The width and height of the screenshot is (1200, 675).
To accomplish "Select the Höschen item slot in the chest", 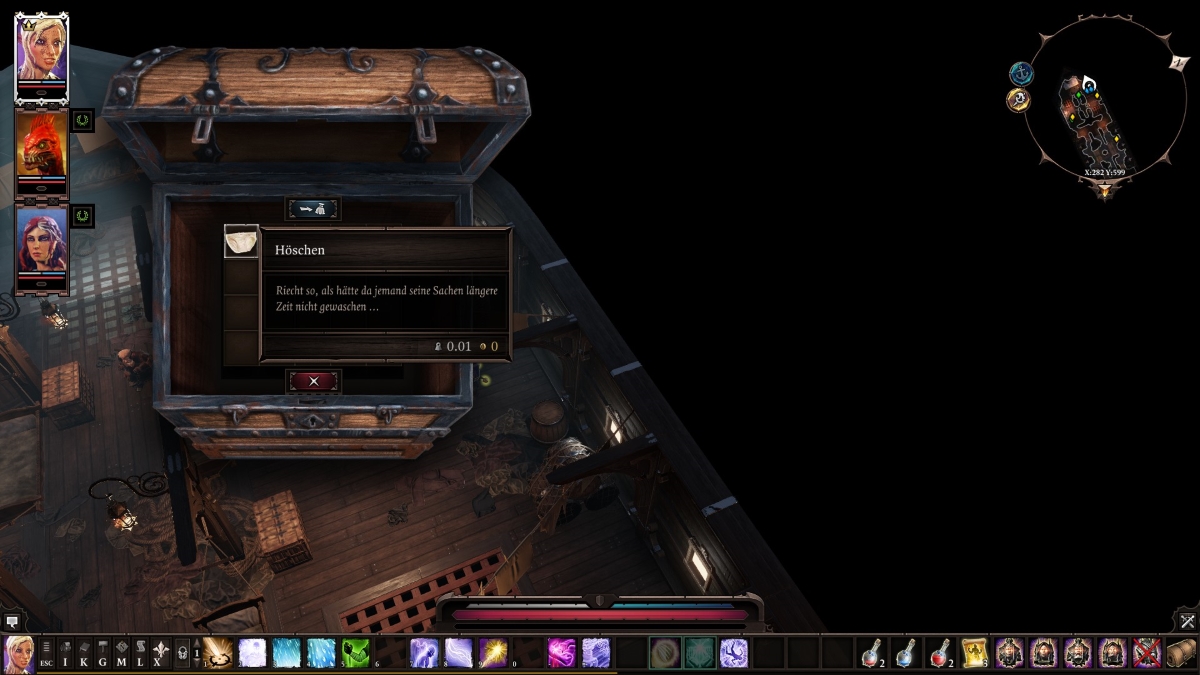I will pyautogui.click(x=241, y=242).
